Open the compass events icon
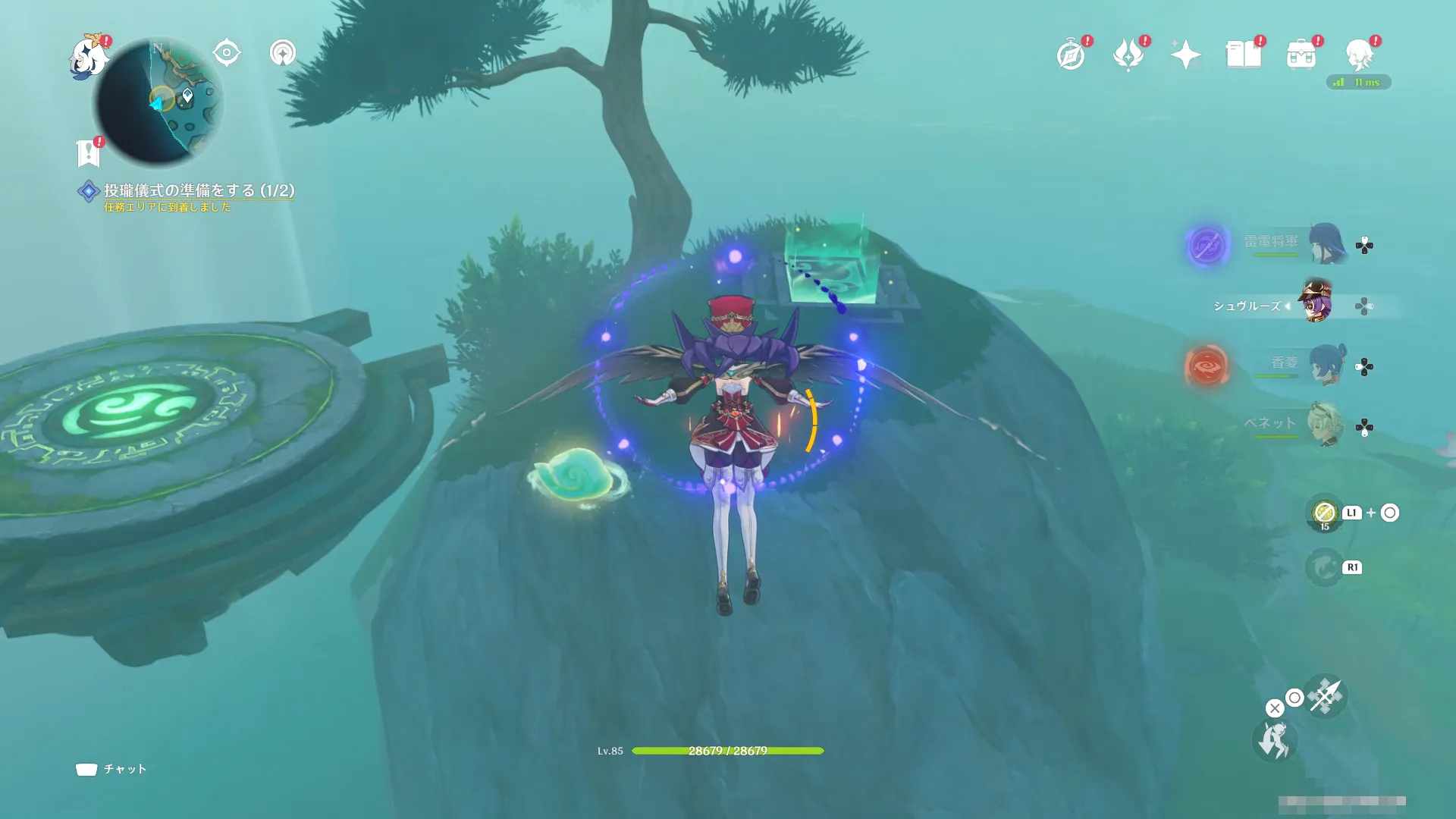 pyautogui.click(x=1071, y=55)
